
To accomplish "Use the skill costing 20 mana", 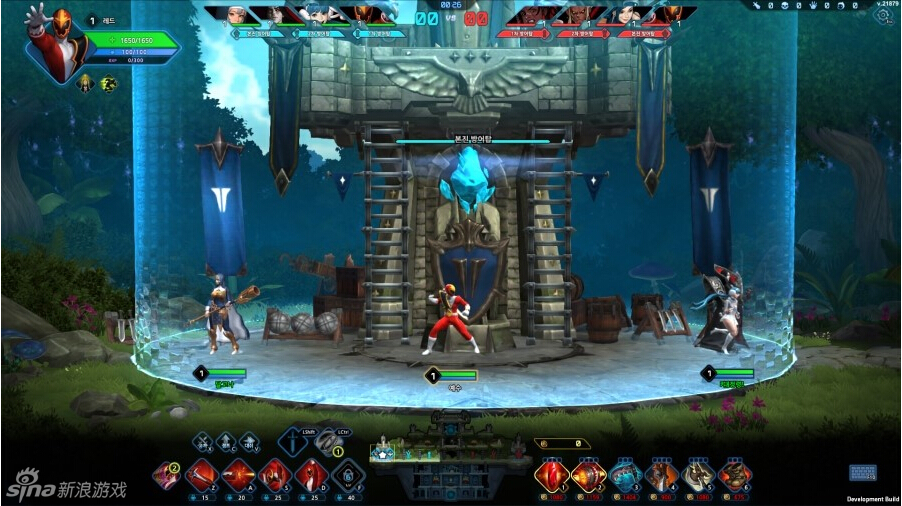I will coord(238,474).
